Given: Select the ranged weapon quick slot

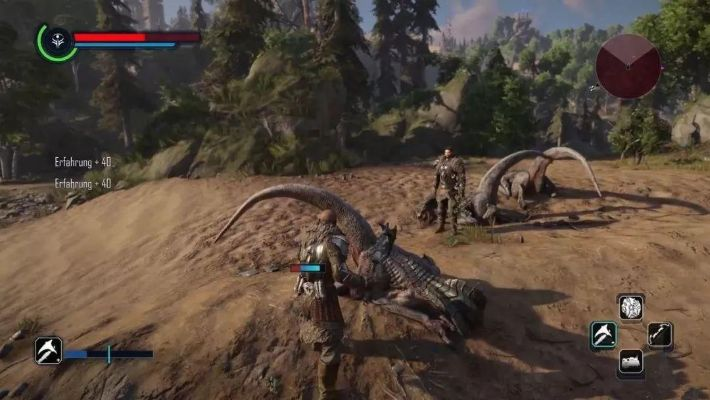Looking at the screenshot, I should pyautogui.click(x=659, y=334).
